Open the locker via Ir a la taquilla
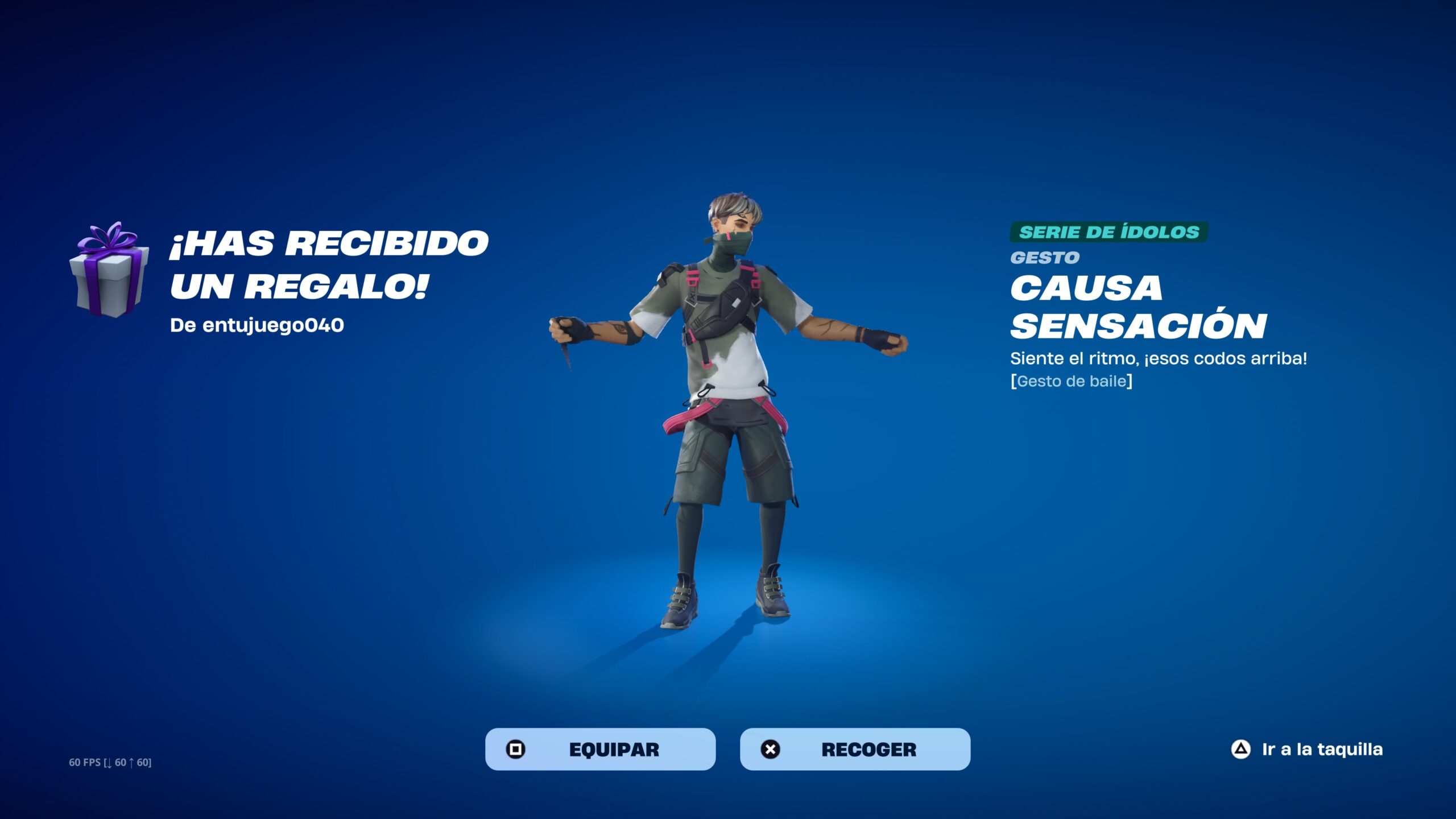Screen dimensions: 1456x819 1307,750
